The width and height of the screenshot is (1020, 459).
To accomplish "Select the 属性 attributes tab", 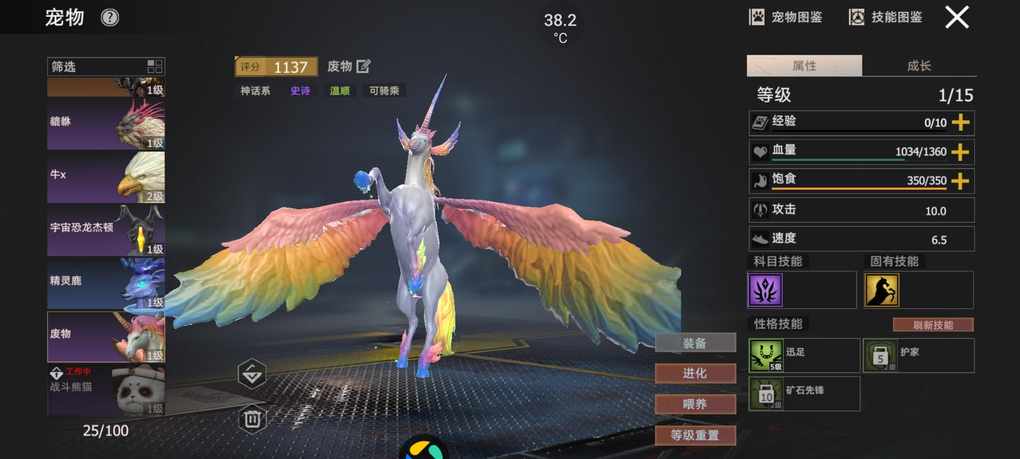I will click(x=804, y=66).
